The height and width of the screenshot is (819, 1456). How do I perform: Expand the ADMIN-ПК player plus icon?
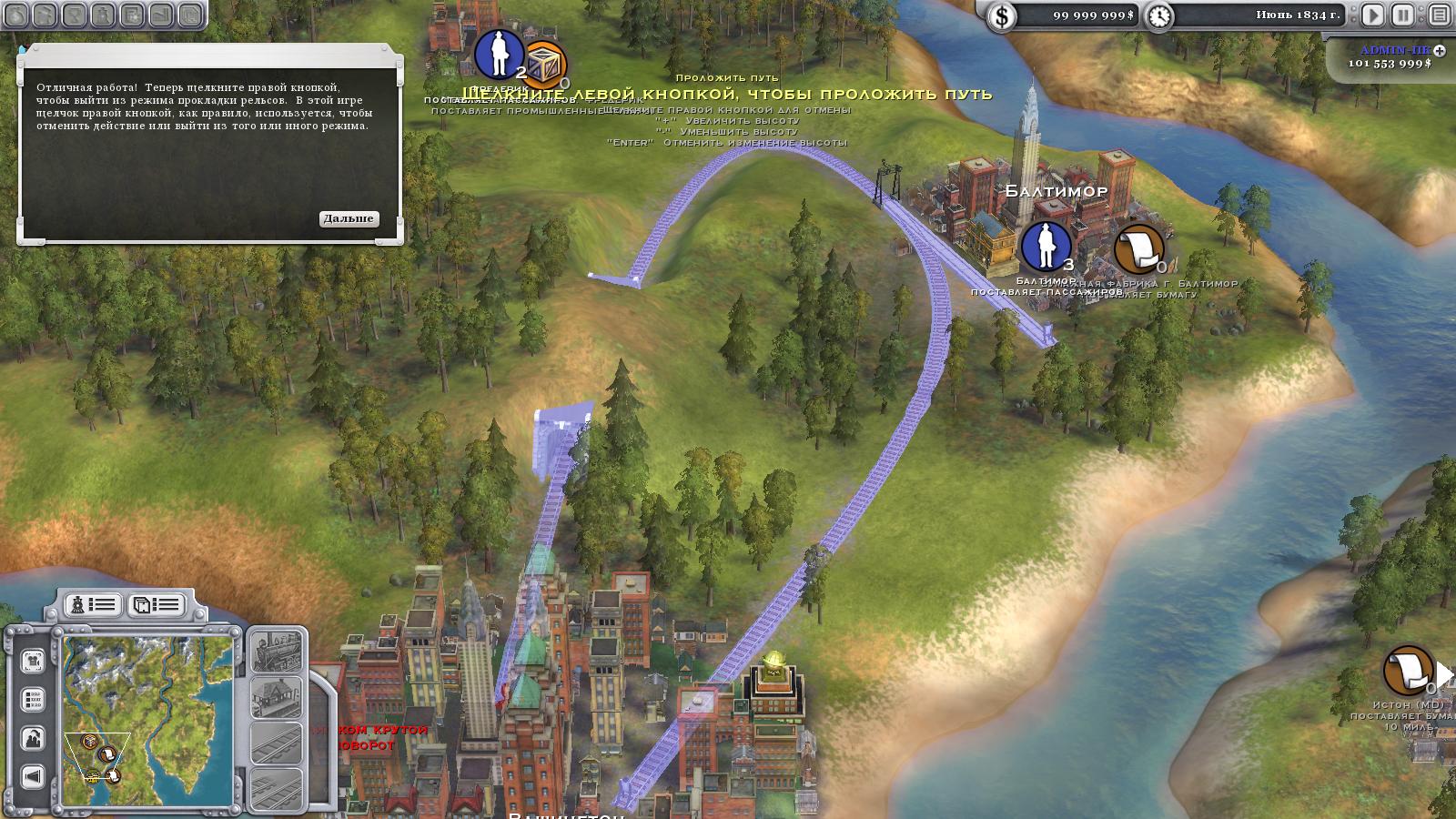[x=1440, y=51]
